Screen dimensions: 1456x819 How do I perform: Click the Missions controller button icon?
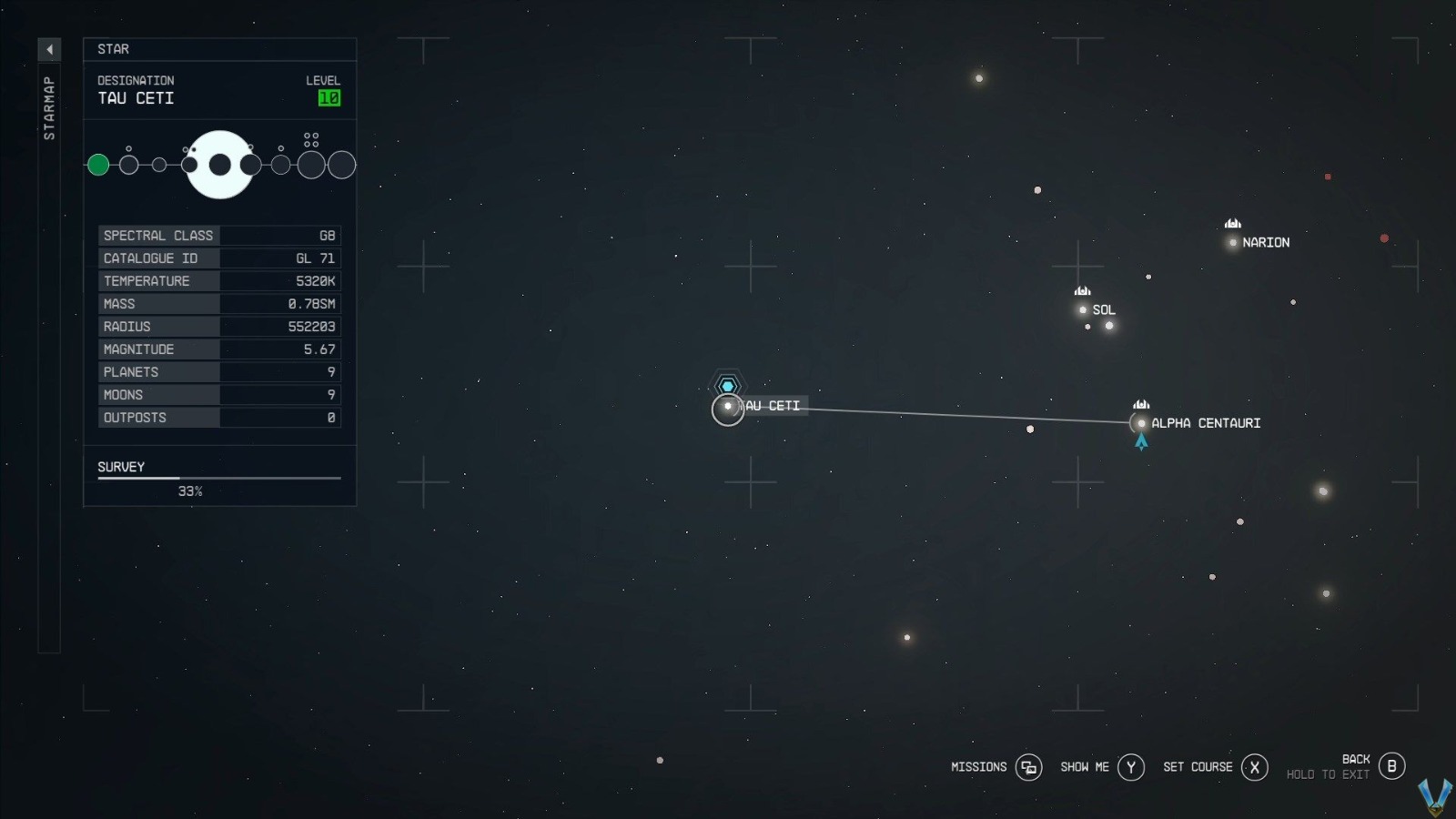1028,767
